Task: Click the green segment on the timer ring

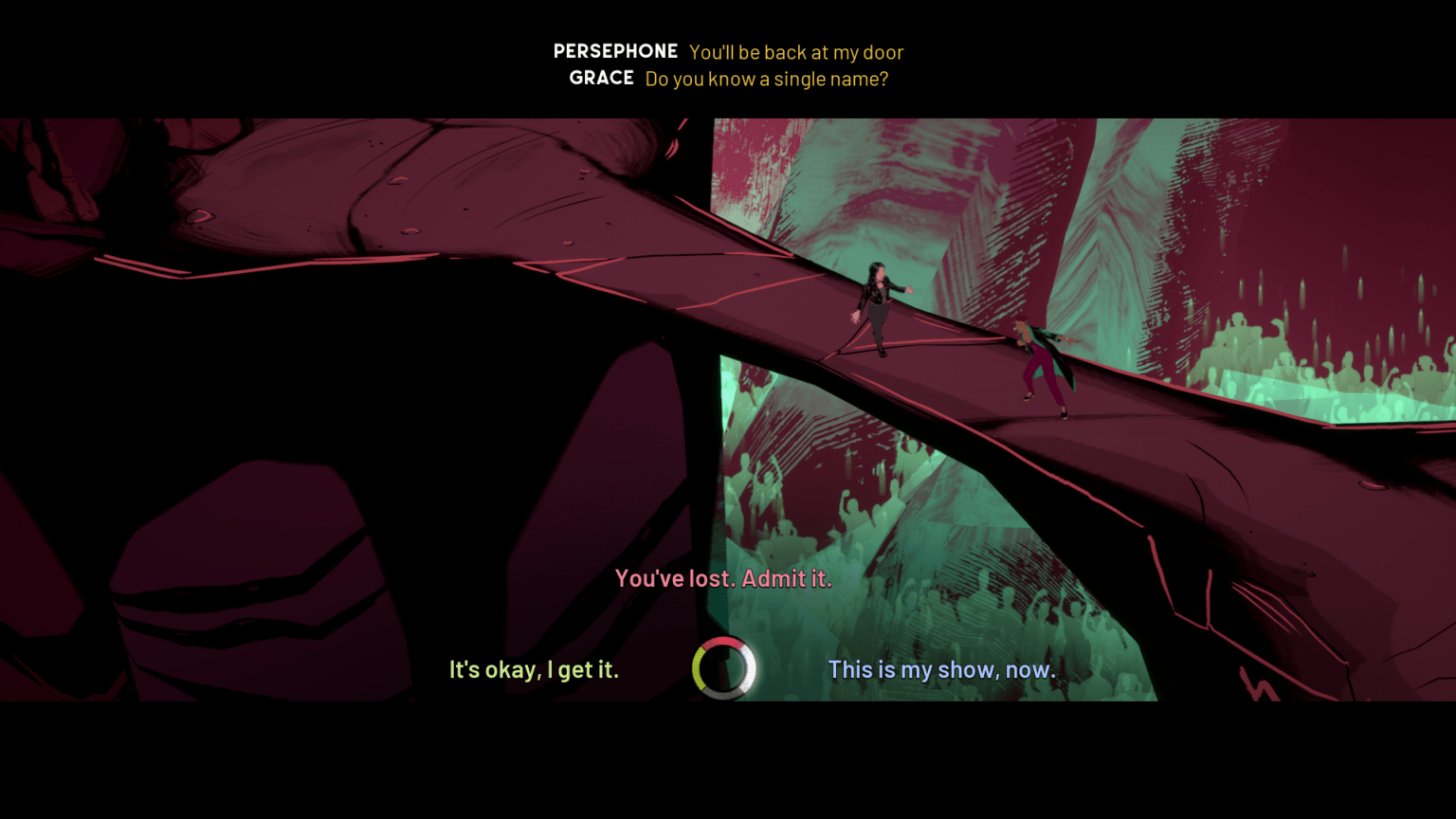Action: click(699, 668)
